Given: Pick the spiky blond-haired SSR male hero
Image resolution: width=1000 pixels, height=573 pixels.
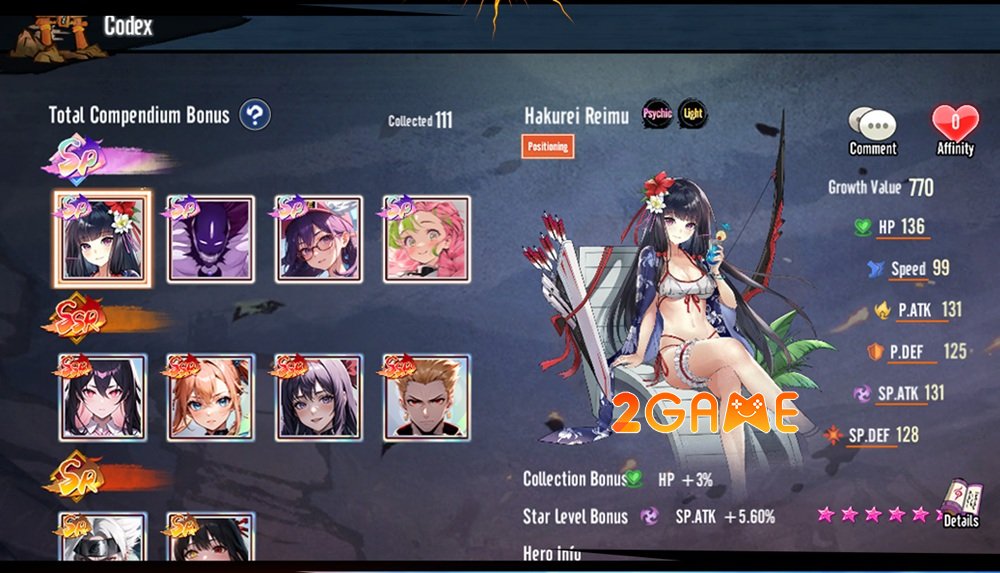Looking at the screenshot, I should (427, 397).
